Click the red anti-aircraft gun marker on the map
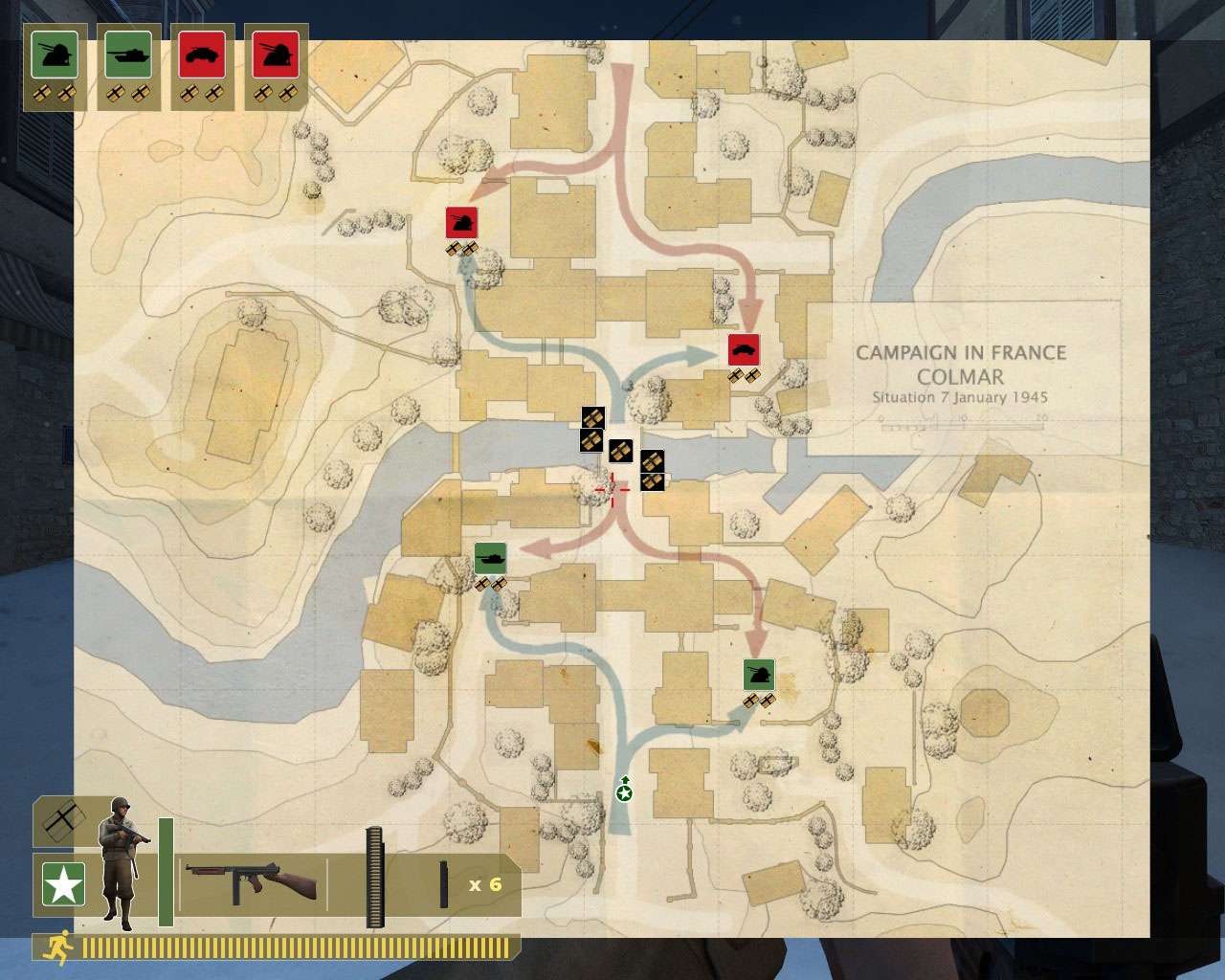This screenshot has height=980, width=1225. [461, 223]
